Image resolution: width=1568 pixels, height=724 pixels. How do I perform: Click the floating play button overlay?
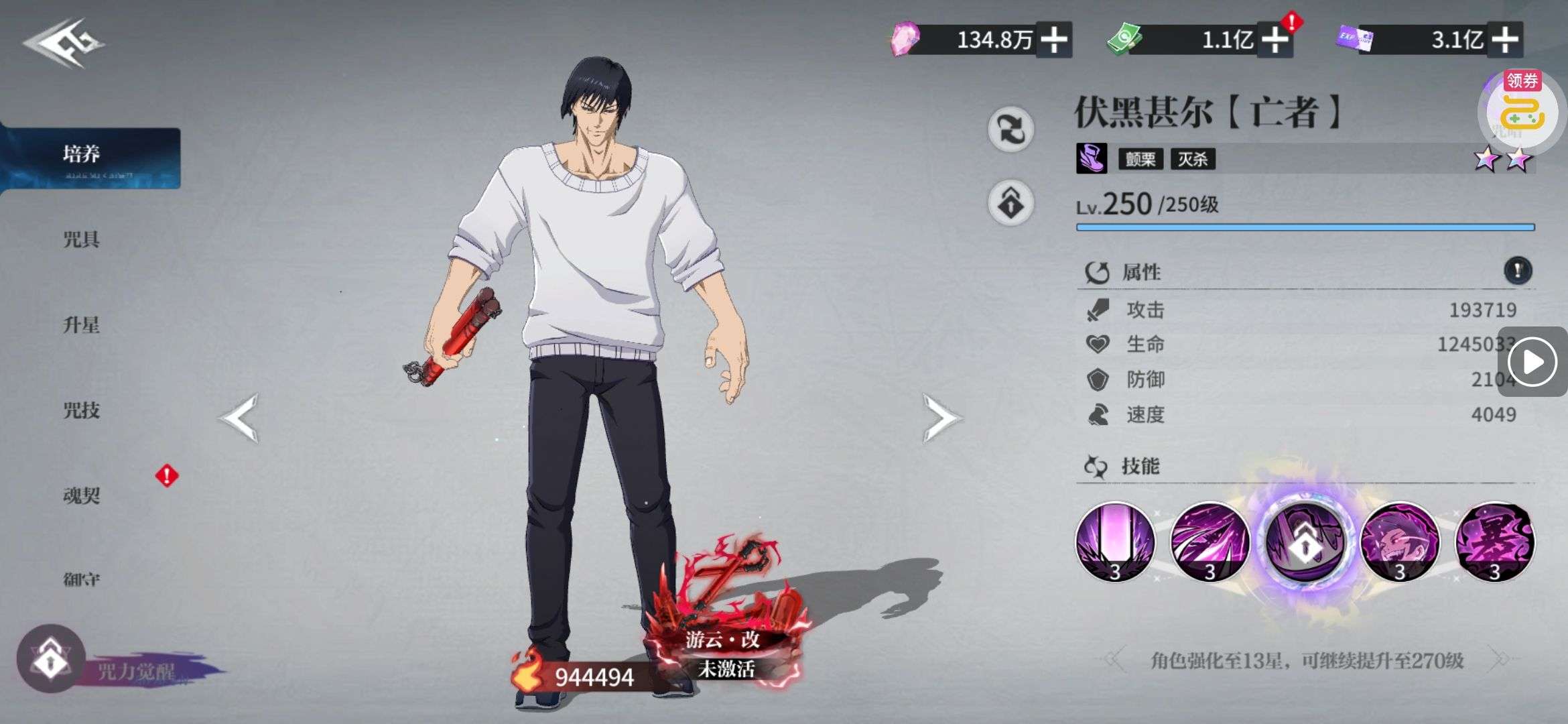1532,362
